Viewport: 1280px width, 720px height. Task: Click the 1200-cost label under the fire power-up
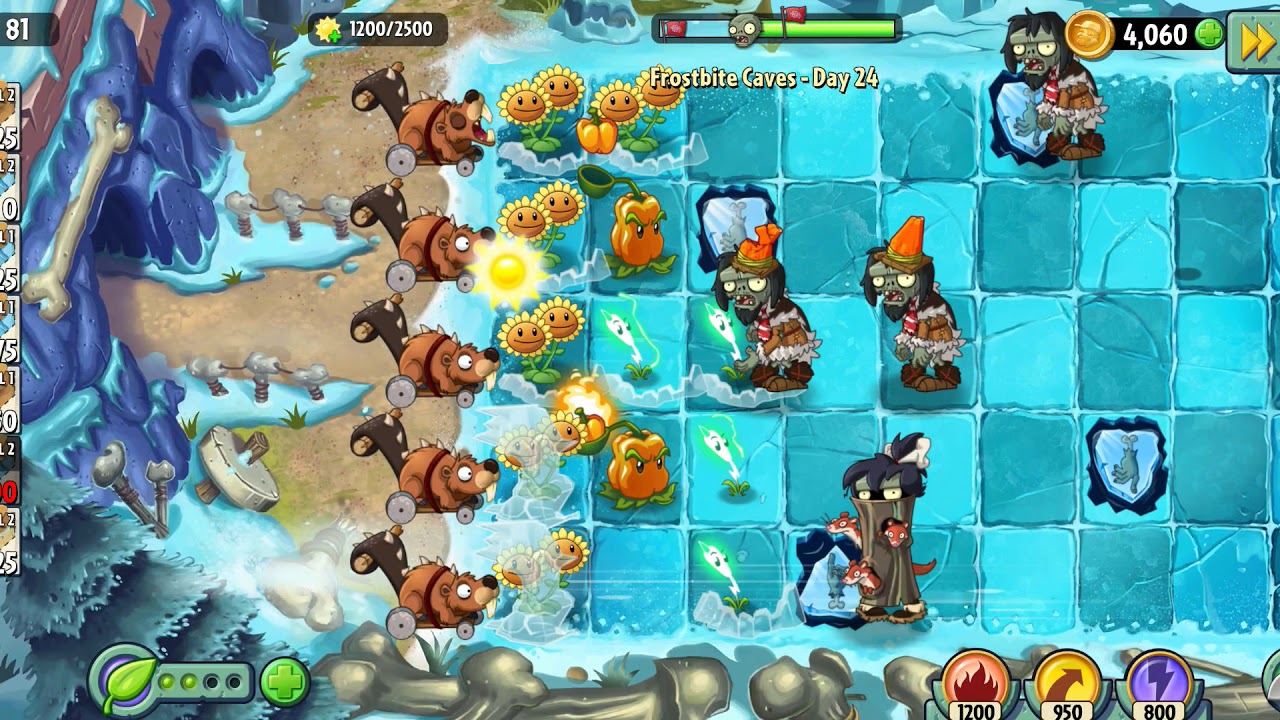974,712
